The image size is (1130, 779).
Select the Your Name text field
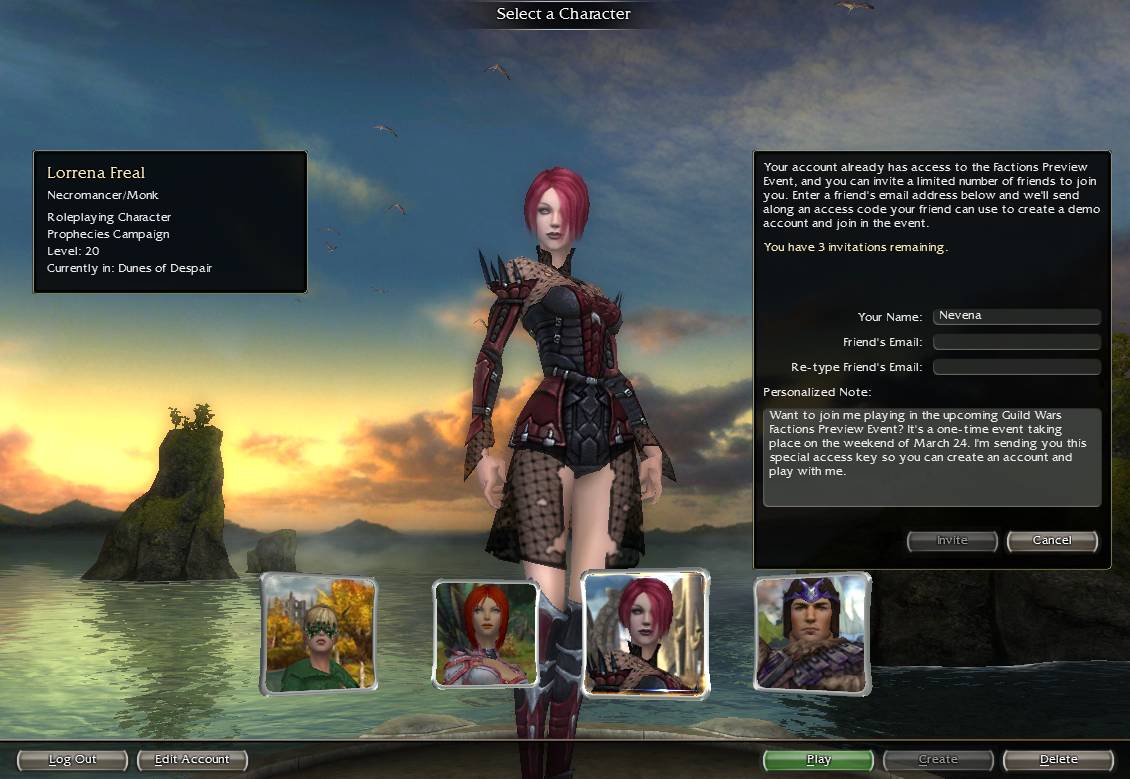point(1016,317)
